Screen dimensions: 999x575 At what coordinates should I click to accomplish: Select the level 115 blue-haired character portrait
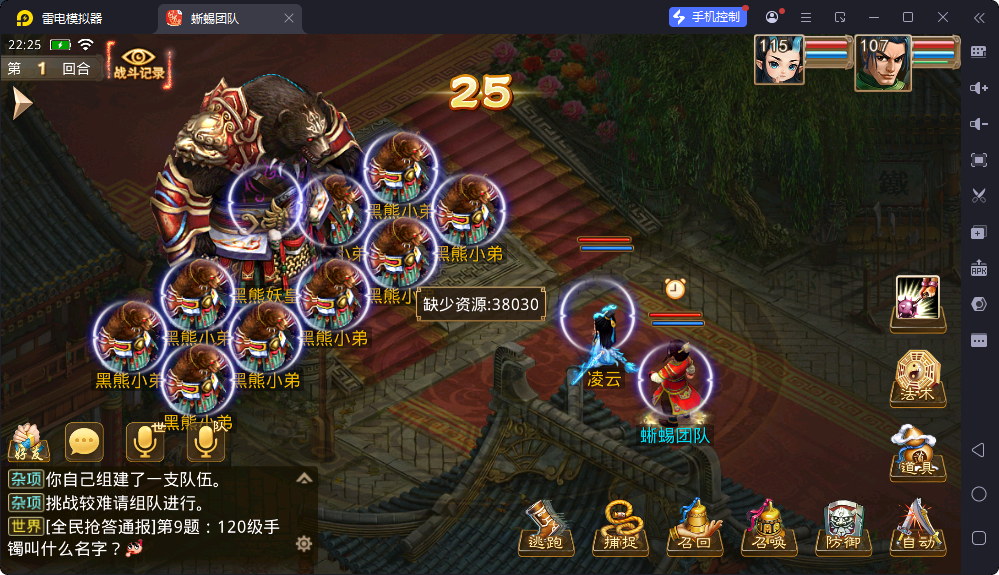coord(779,60)
